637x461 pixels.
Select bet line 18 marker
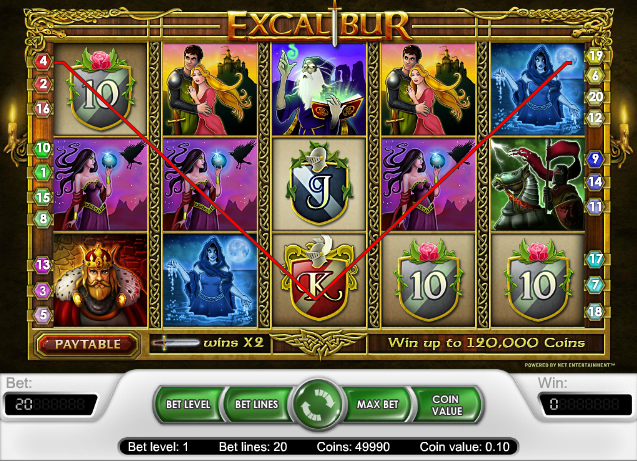coord(595,311)
